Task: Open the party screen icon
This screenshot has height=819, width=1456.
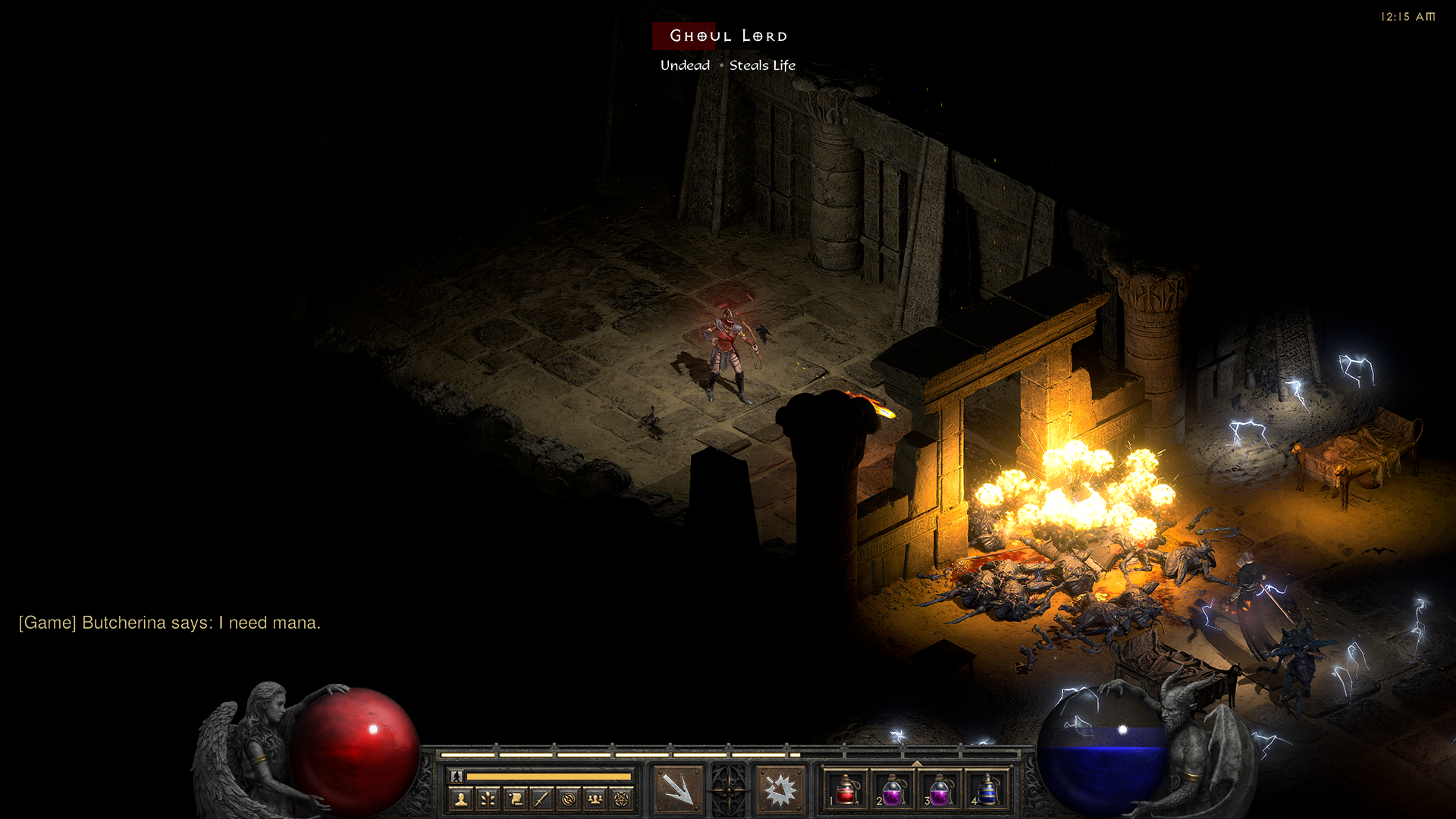Action: (595, 799)
